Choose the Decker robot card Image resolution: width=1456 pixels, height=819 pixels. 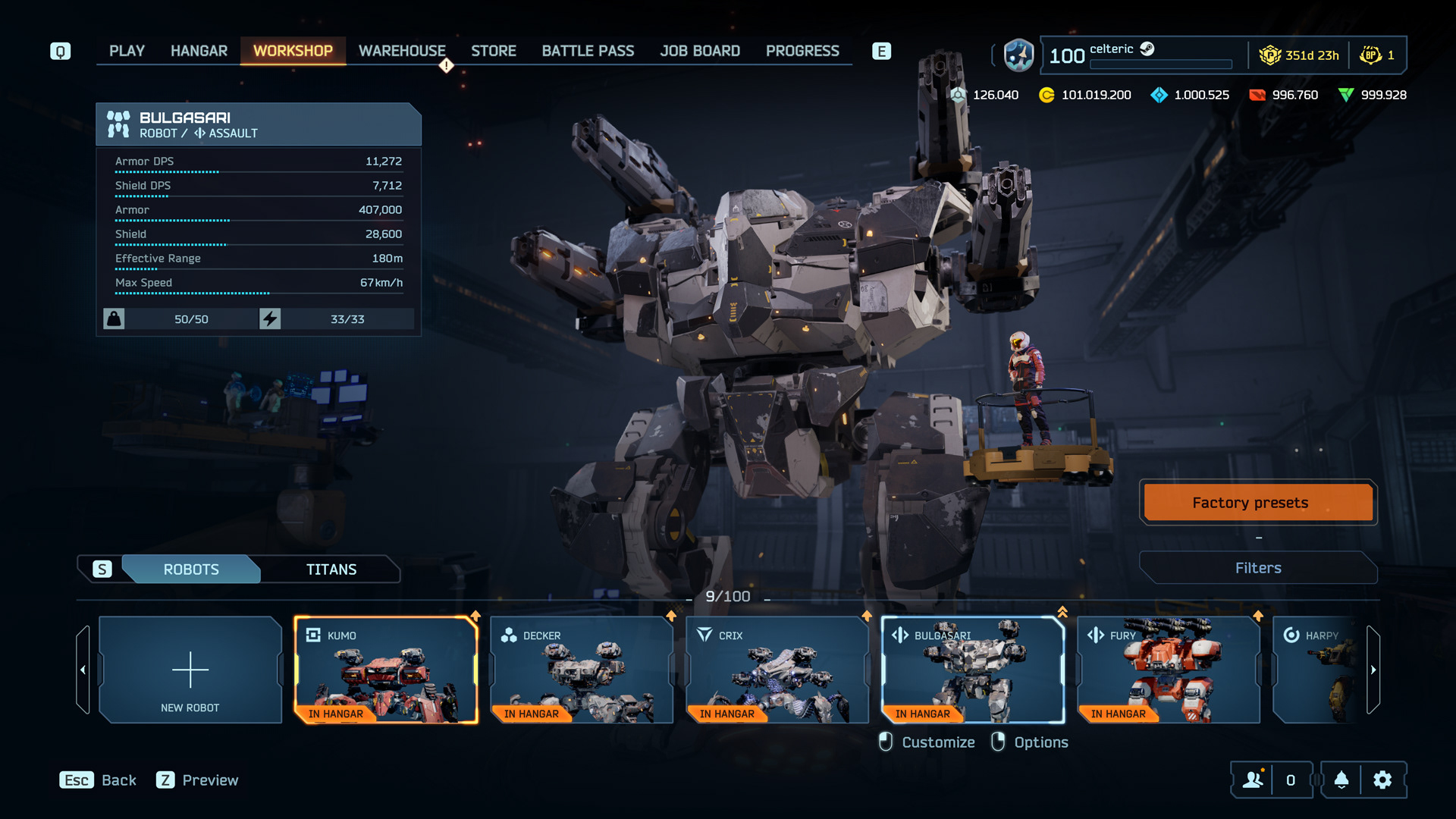[x=582, y=670]
